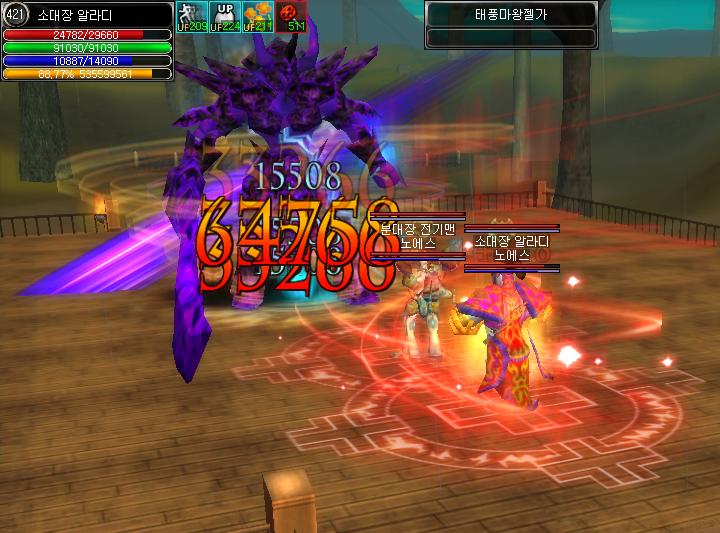Screen dimensions: 720x533
Task: Click the target frame named 태풍마왕젤가
Action: pyautogui.click(x=511, y=14)
